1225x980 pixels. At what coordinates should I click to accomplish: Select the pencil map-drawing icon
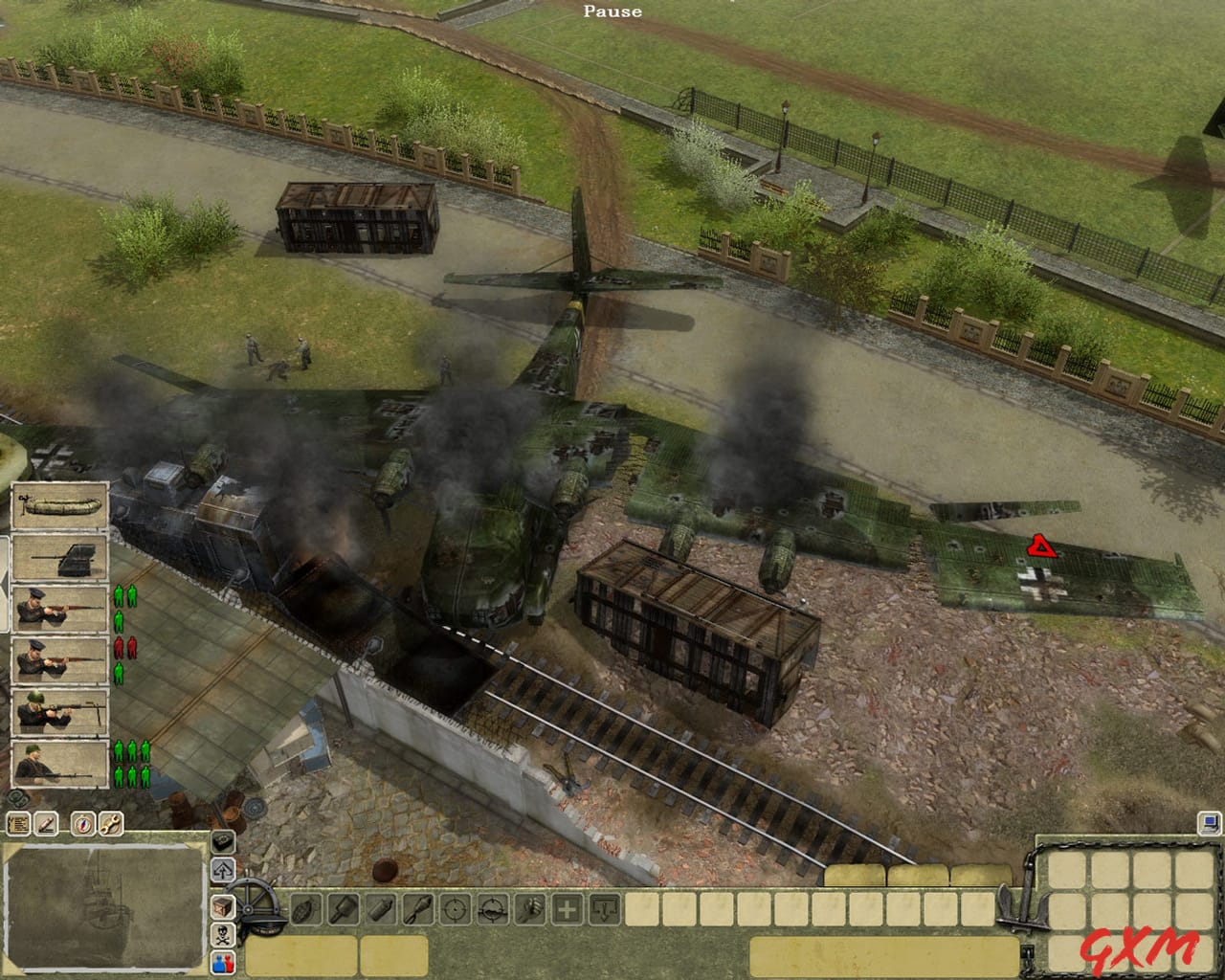(x=47, y=824)
